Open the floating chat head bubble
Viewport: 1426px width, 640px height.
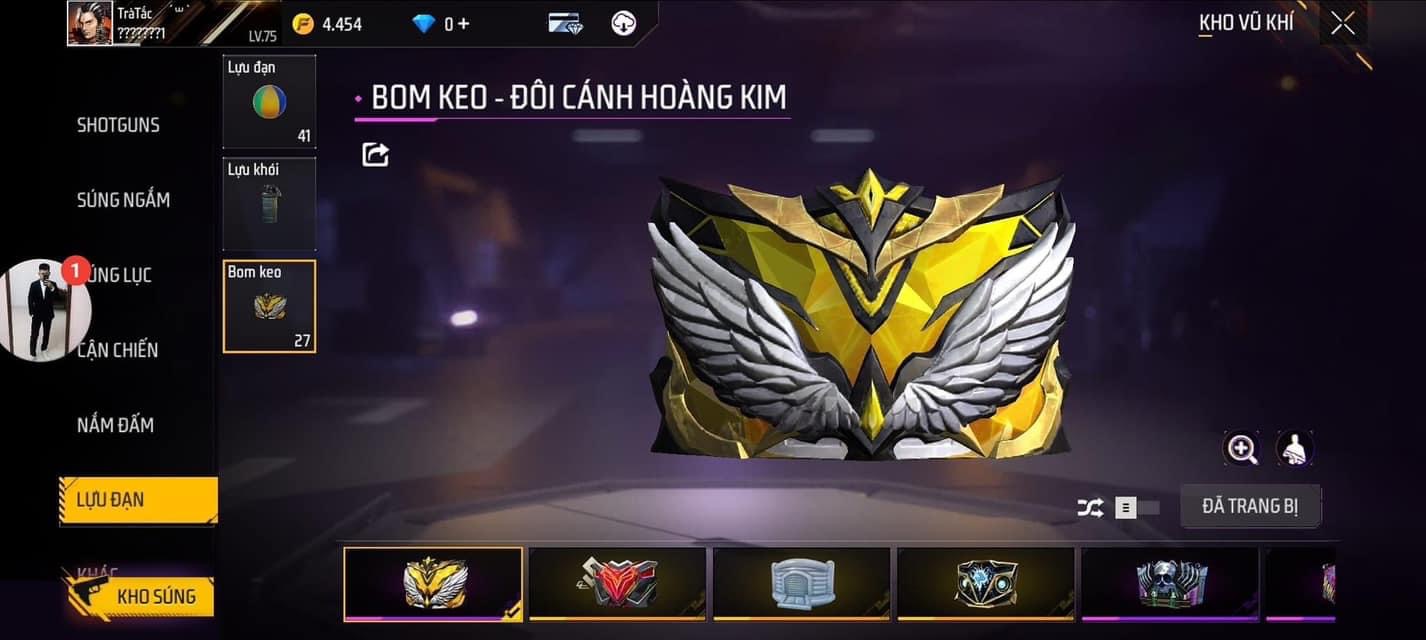[45, 310]
